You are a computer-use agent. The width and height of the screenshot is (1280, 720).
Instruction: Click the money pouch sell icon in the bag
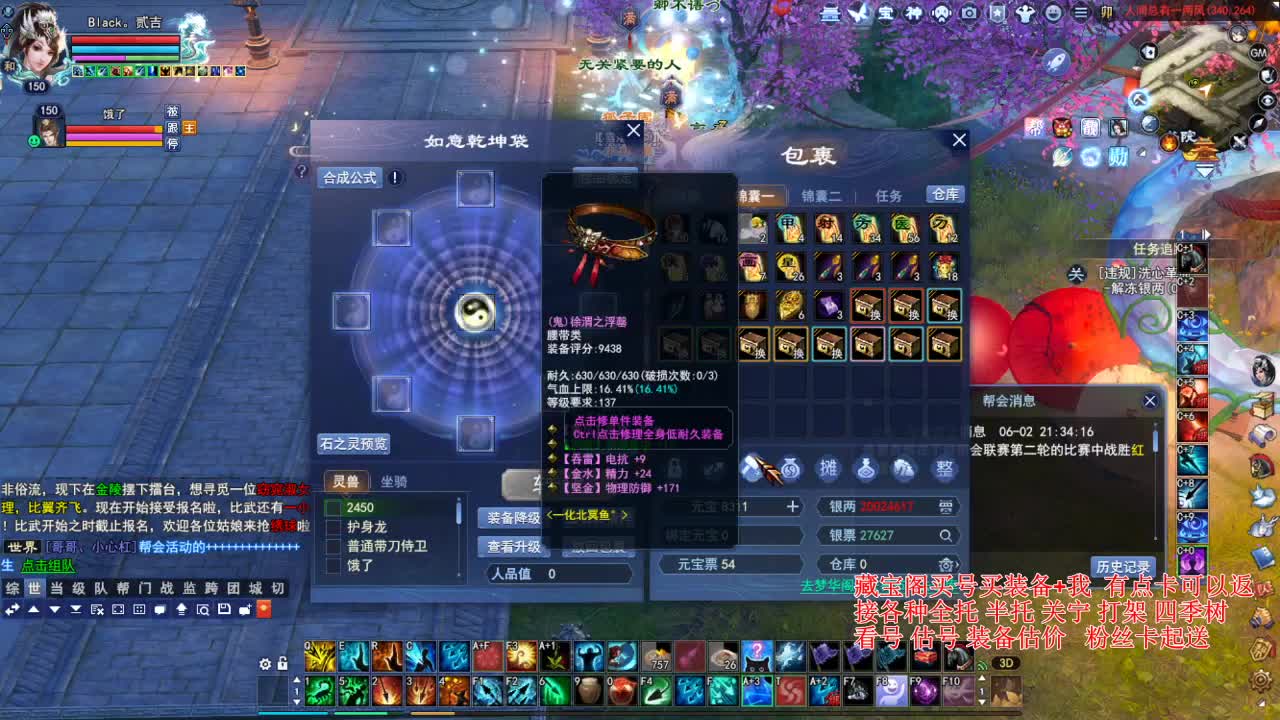[x=791, y=466]
